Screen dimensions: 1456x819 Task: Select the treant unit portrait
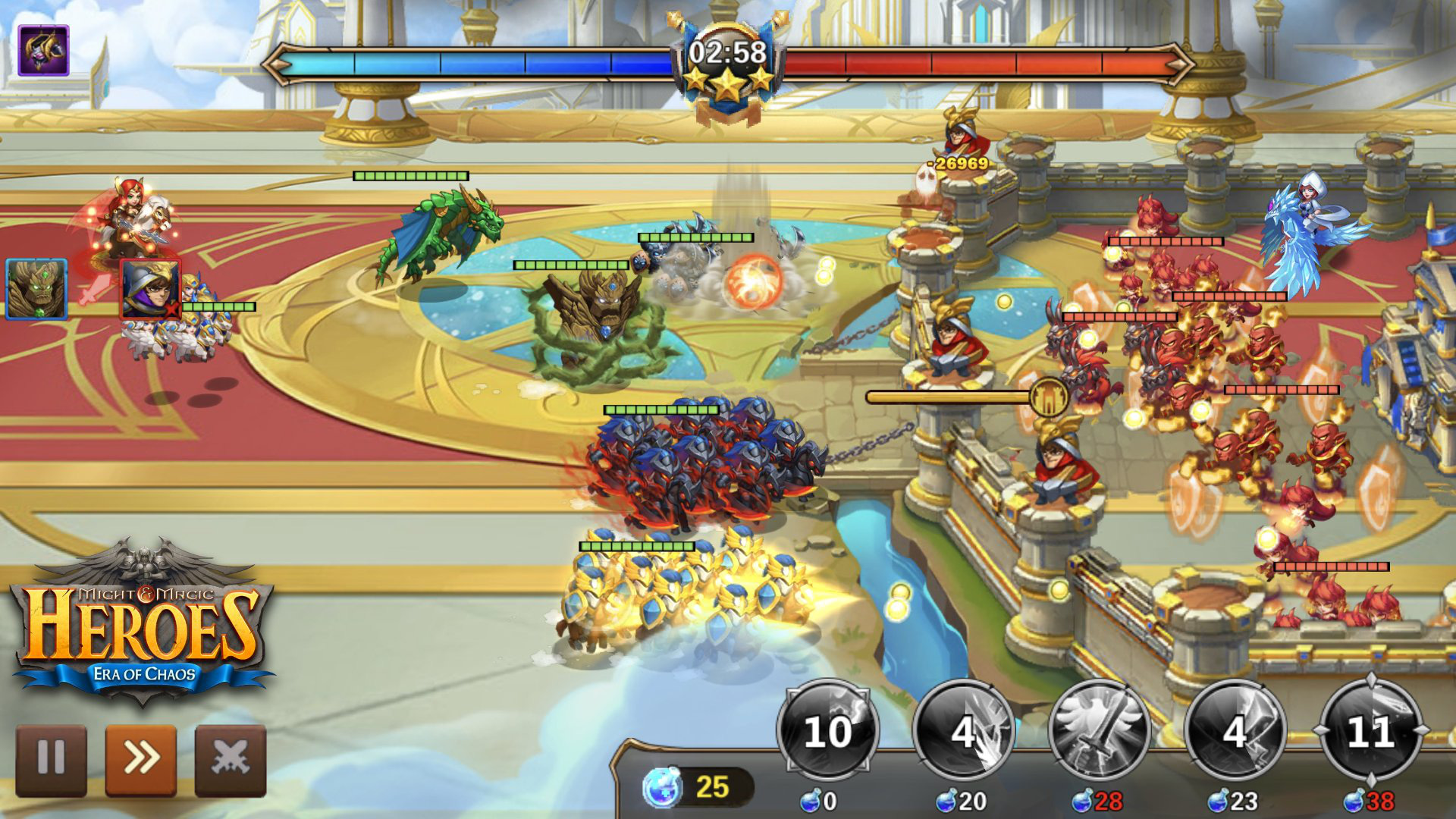pos(36,288)
